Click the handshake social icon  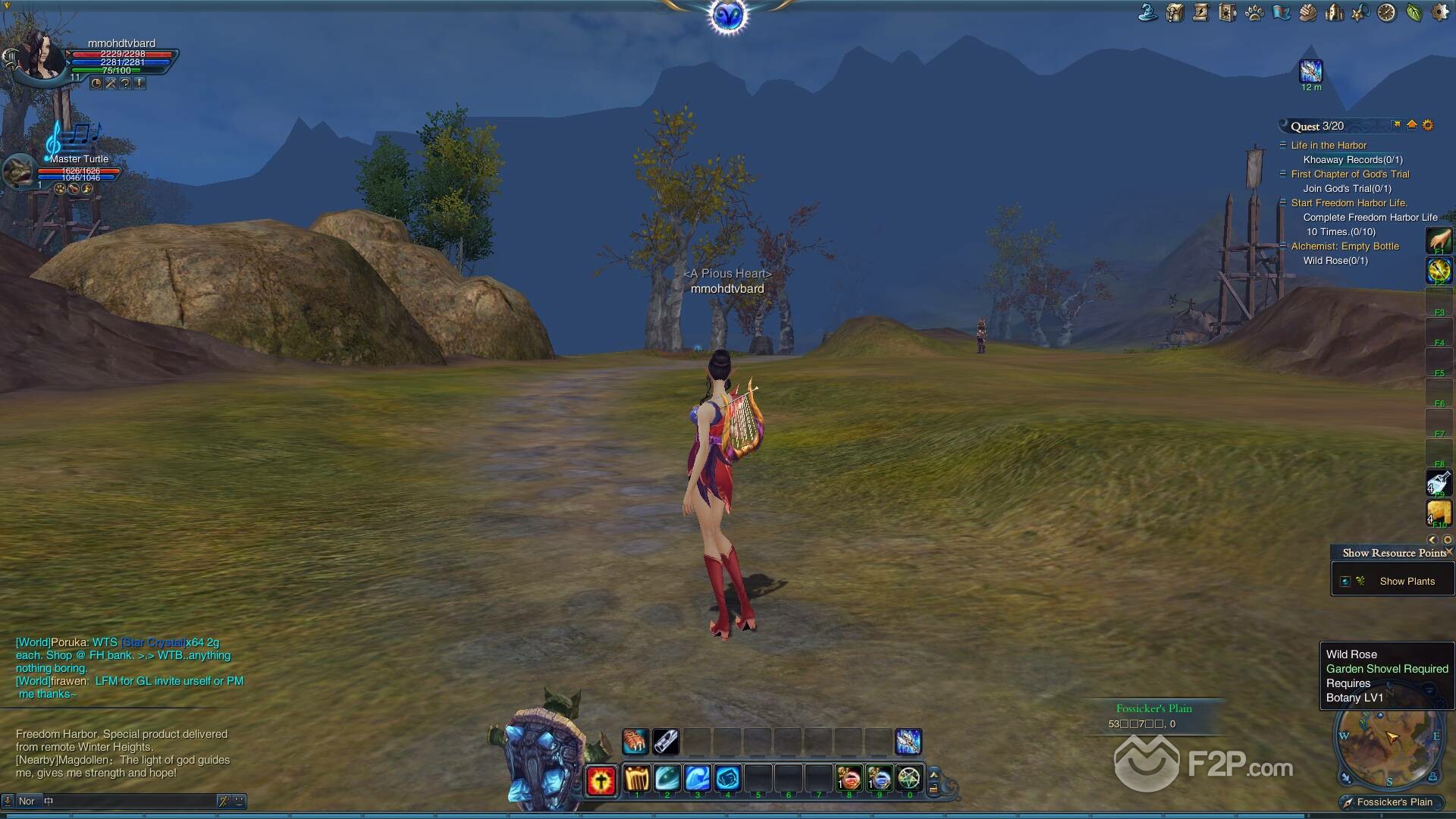(x=1307, y=13)
